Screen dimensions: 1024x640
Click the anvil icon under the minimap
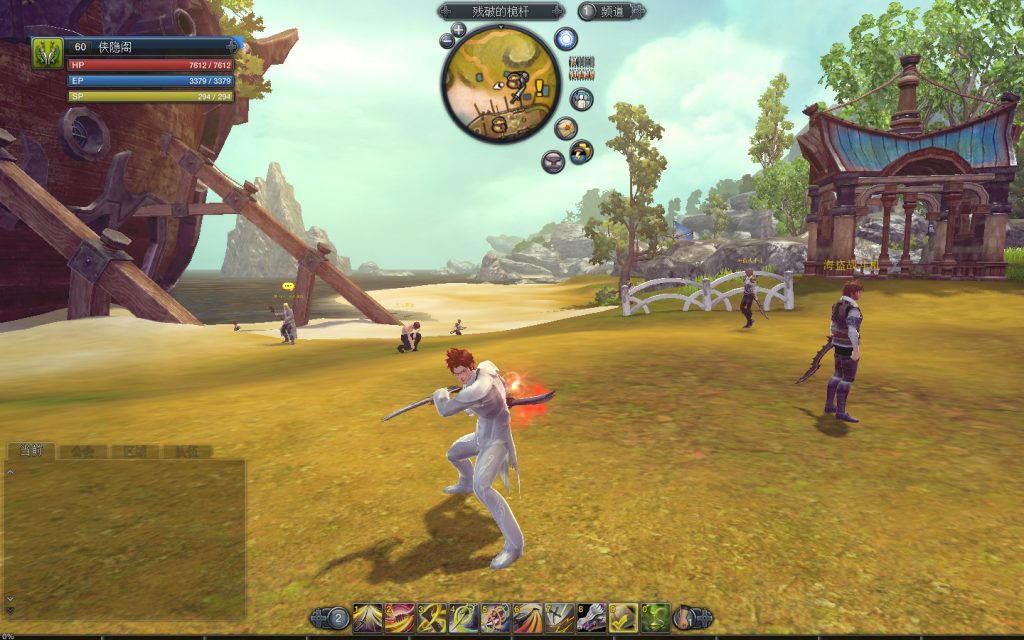552,160
